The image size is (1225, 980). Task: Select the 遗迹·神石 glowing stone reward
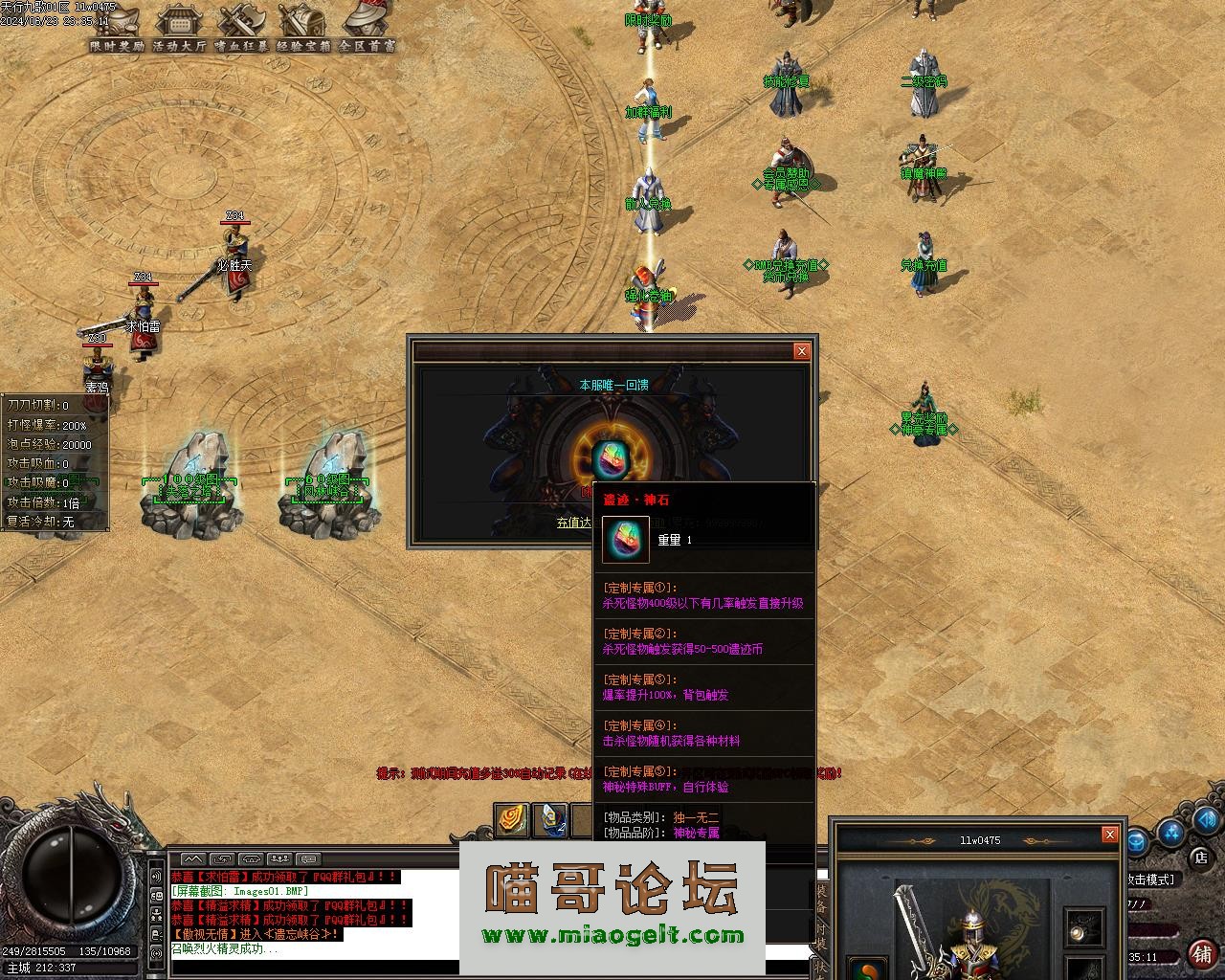coord(609,457)
